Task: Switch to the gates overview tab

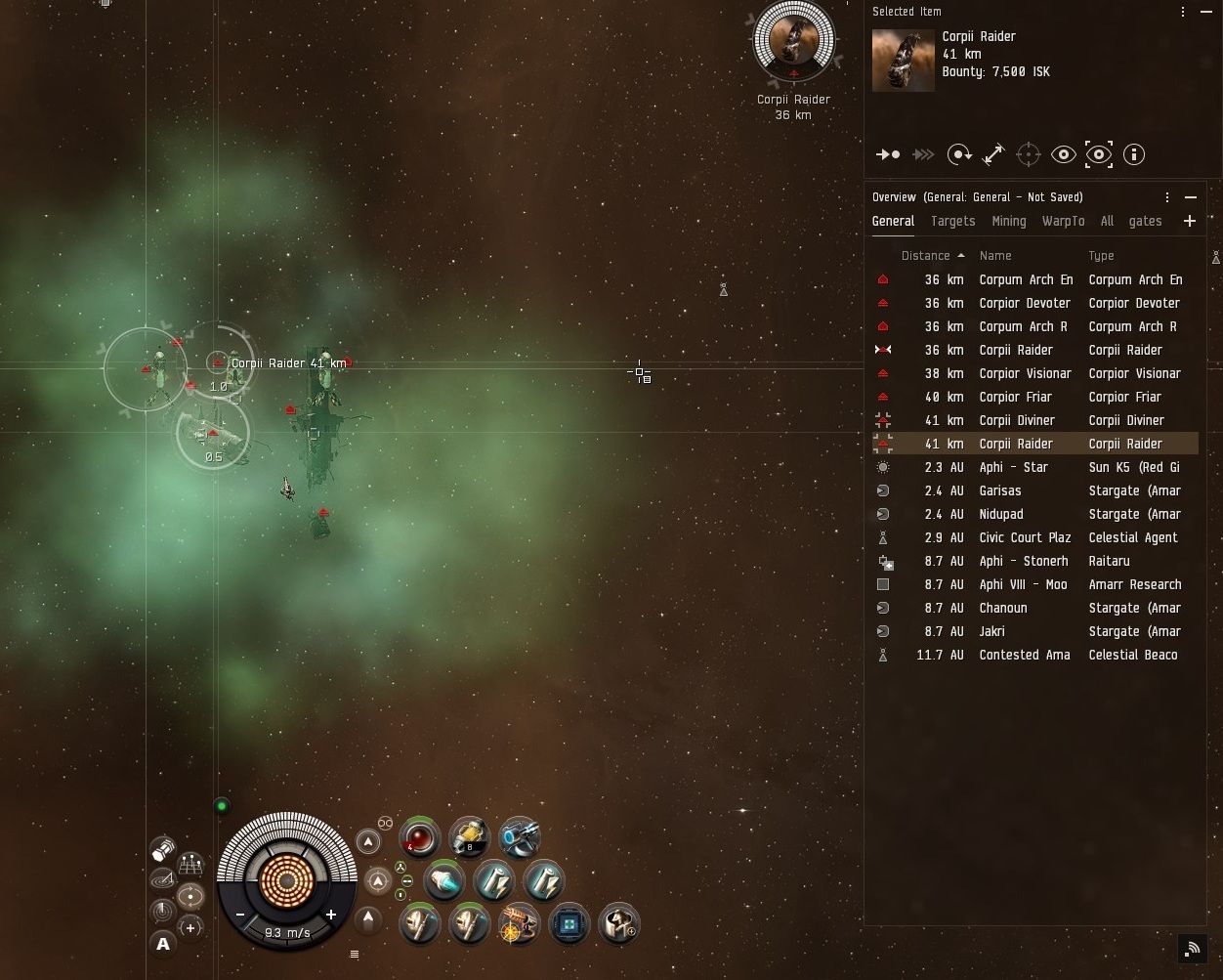Action: click(x=1145, y=222)
